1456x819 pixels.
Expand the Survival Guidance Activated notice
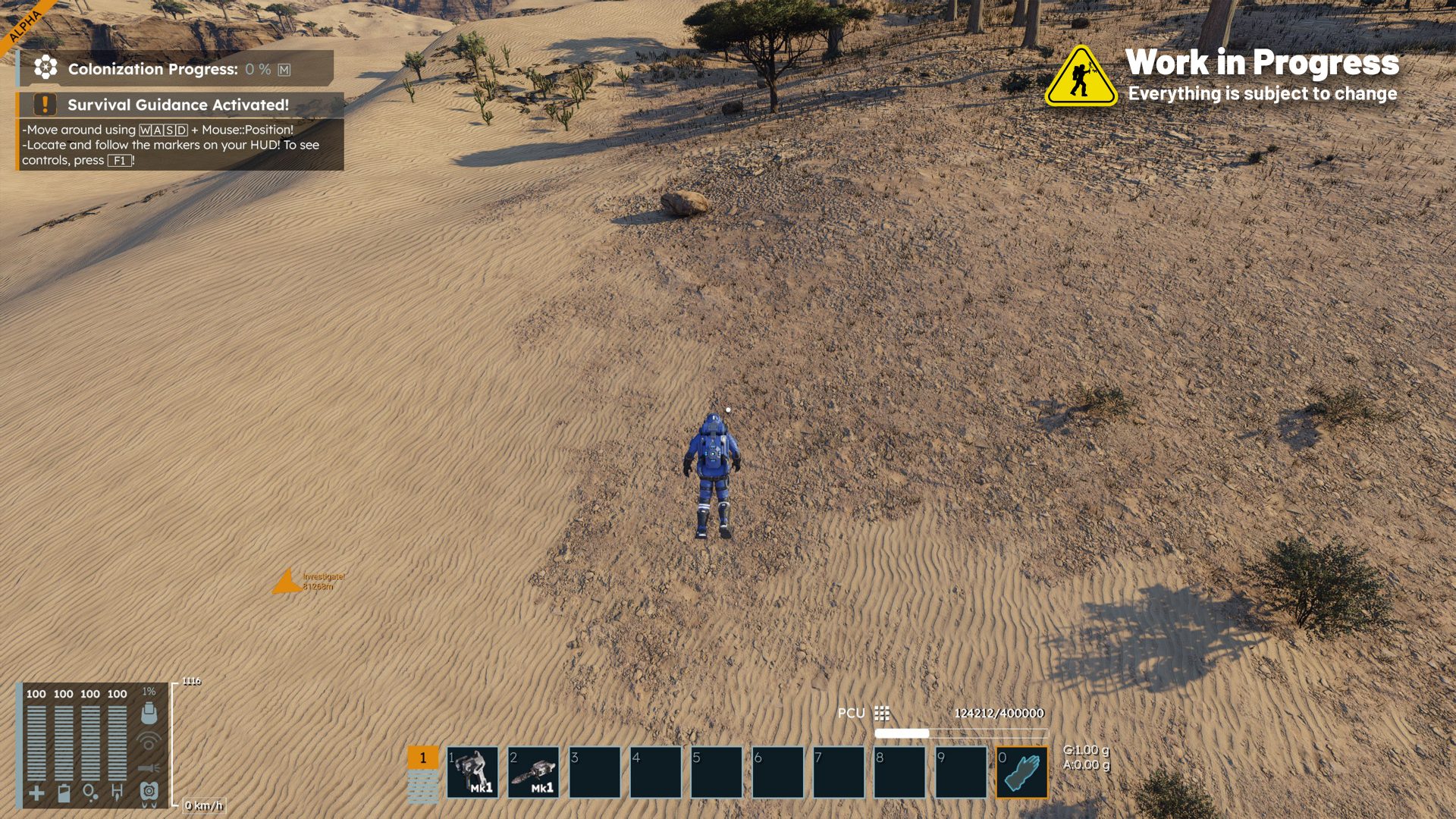point(180,105)
